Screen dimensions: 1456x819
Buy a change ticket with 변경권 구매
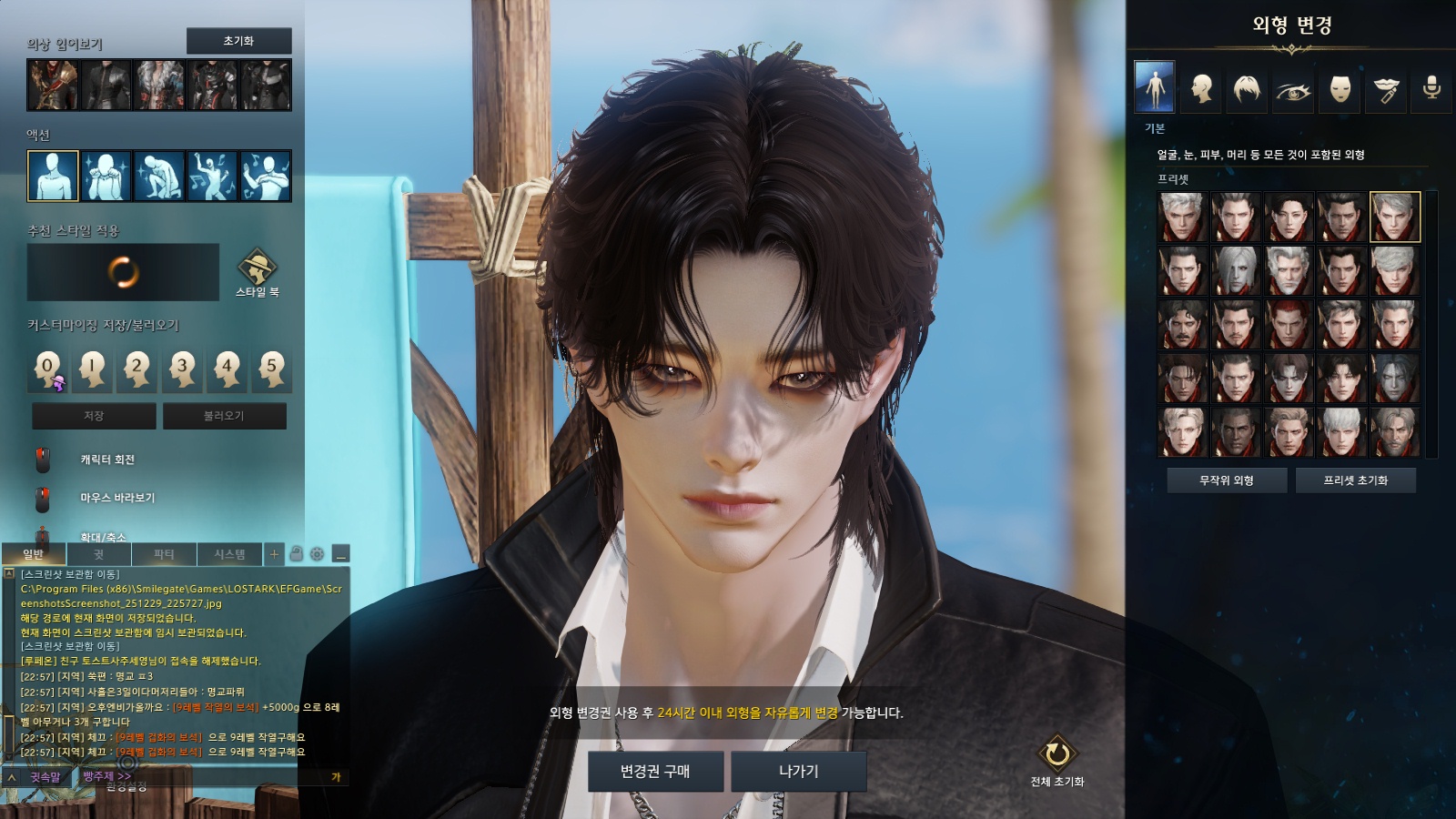(655, 772)
